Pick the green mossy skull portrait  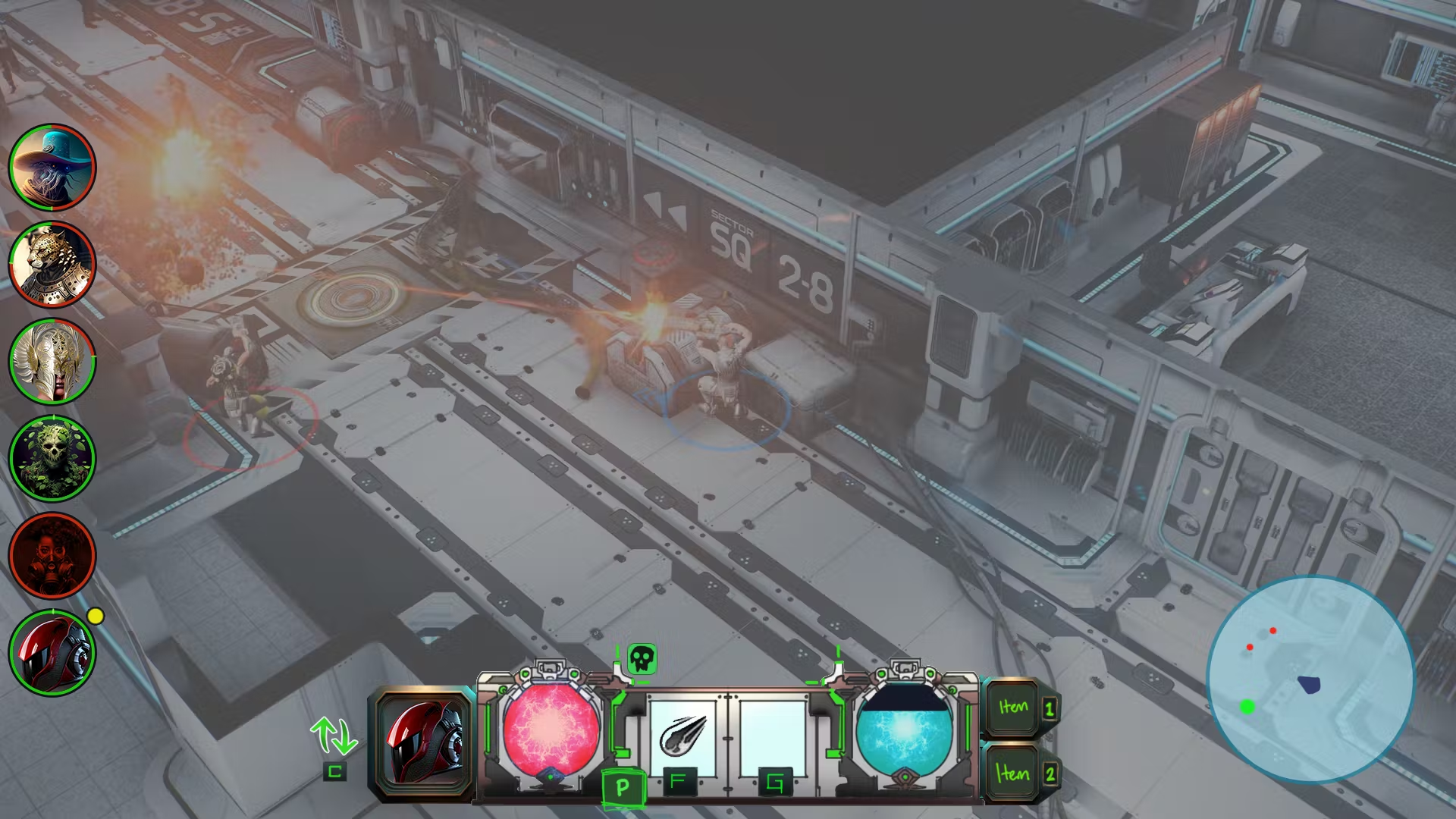pyautogui.click(x=52, y=459)
